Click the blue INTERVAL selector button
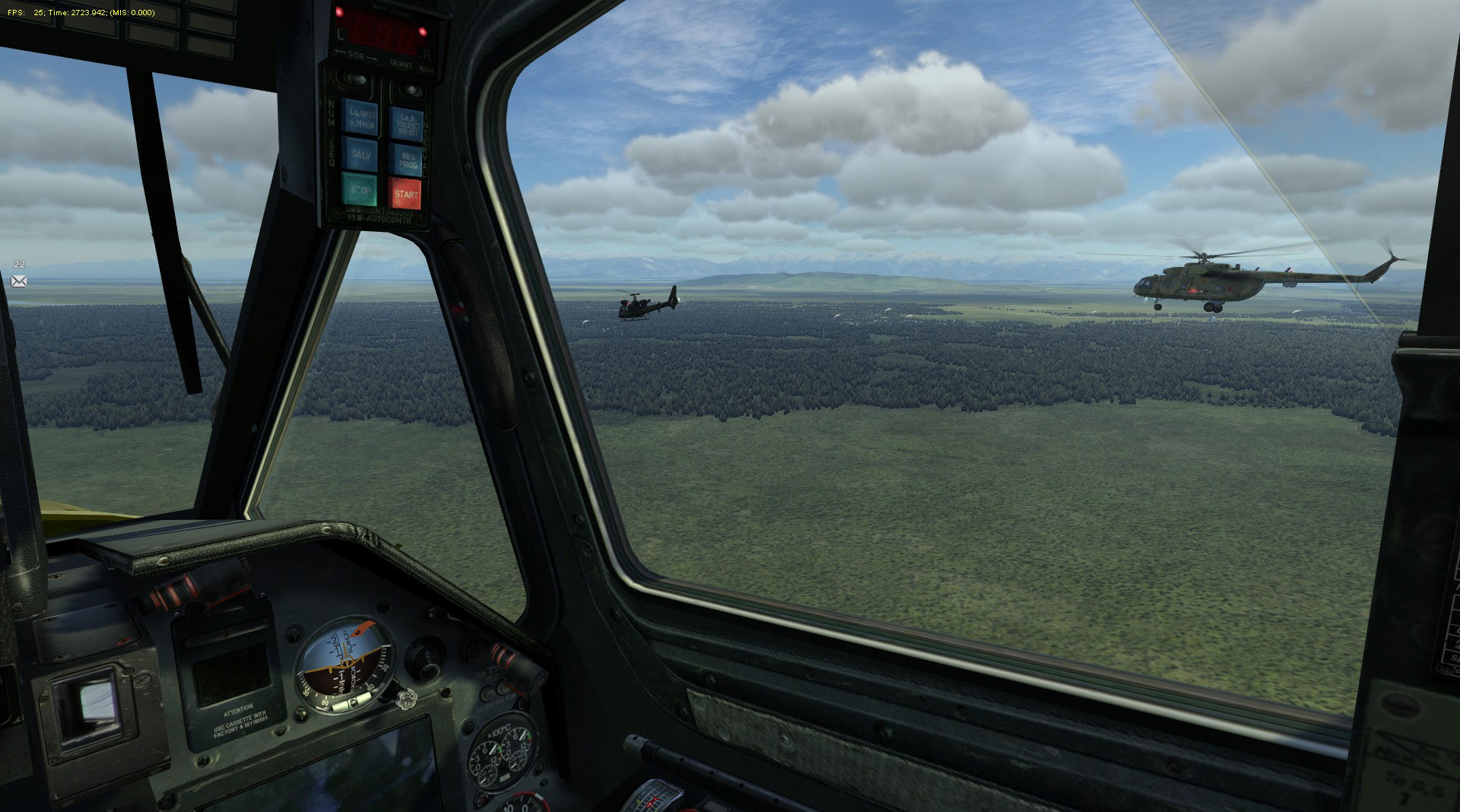This screenshot has height=812, width=1460. tap(405, 123)
